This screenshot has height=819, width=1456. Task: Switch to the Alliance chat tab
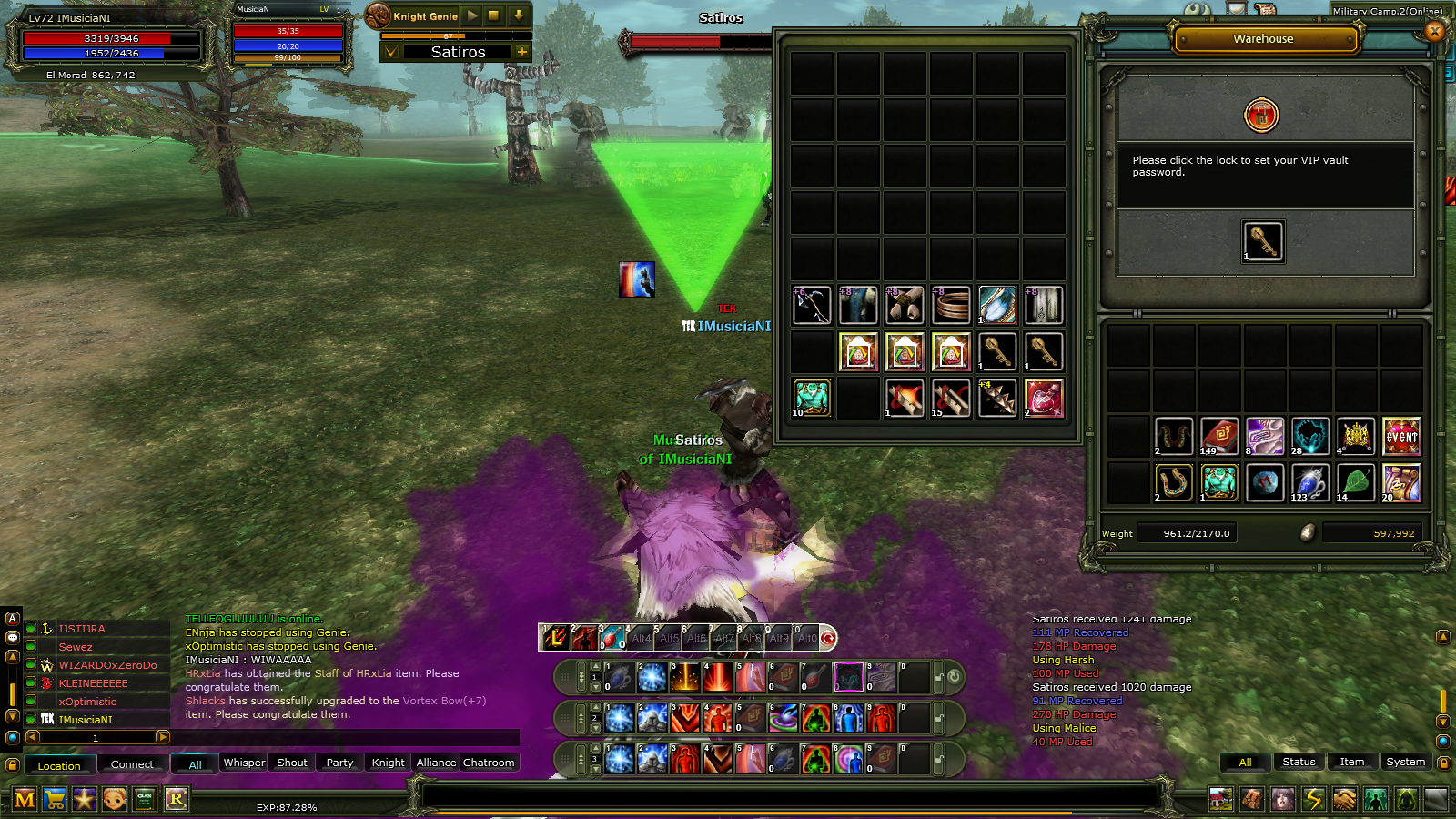click(x=436, y=763)
